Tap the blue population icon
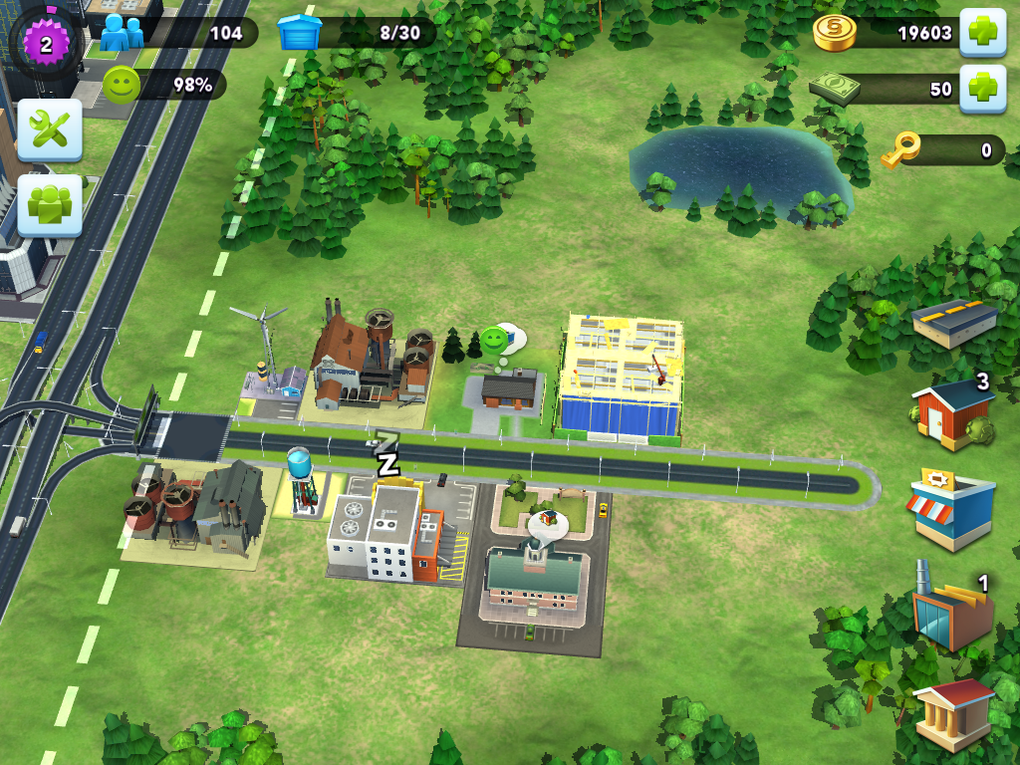1020x765 pixels. click(122, 32)
